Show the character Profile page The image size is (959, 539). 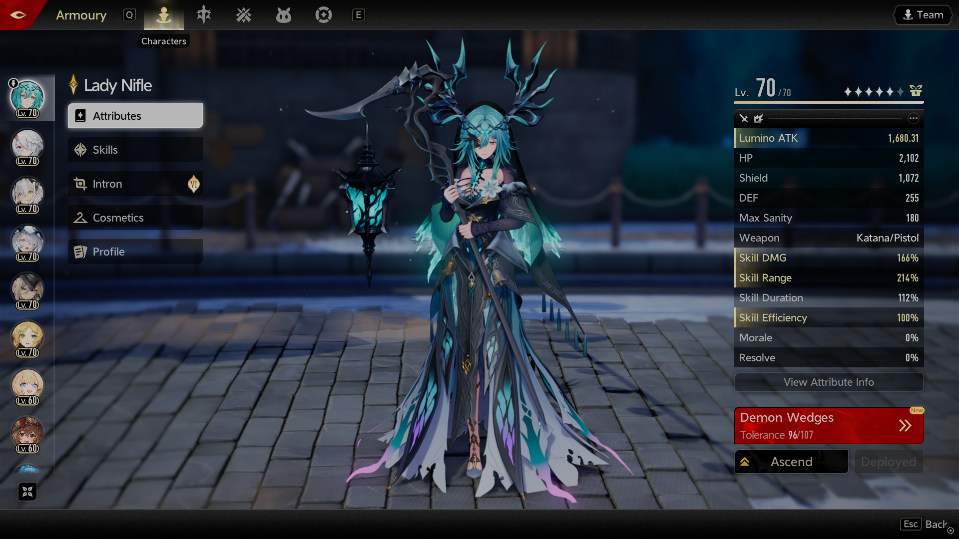(135, 252)
